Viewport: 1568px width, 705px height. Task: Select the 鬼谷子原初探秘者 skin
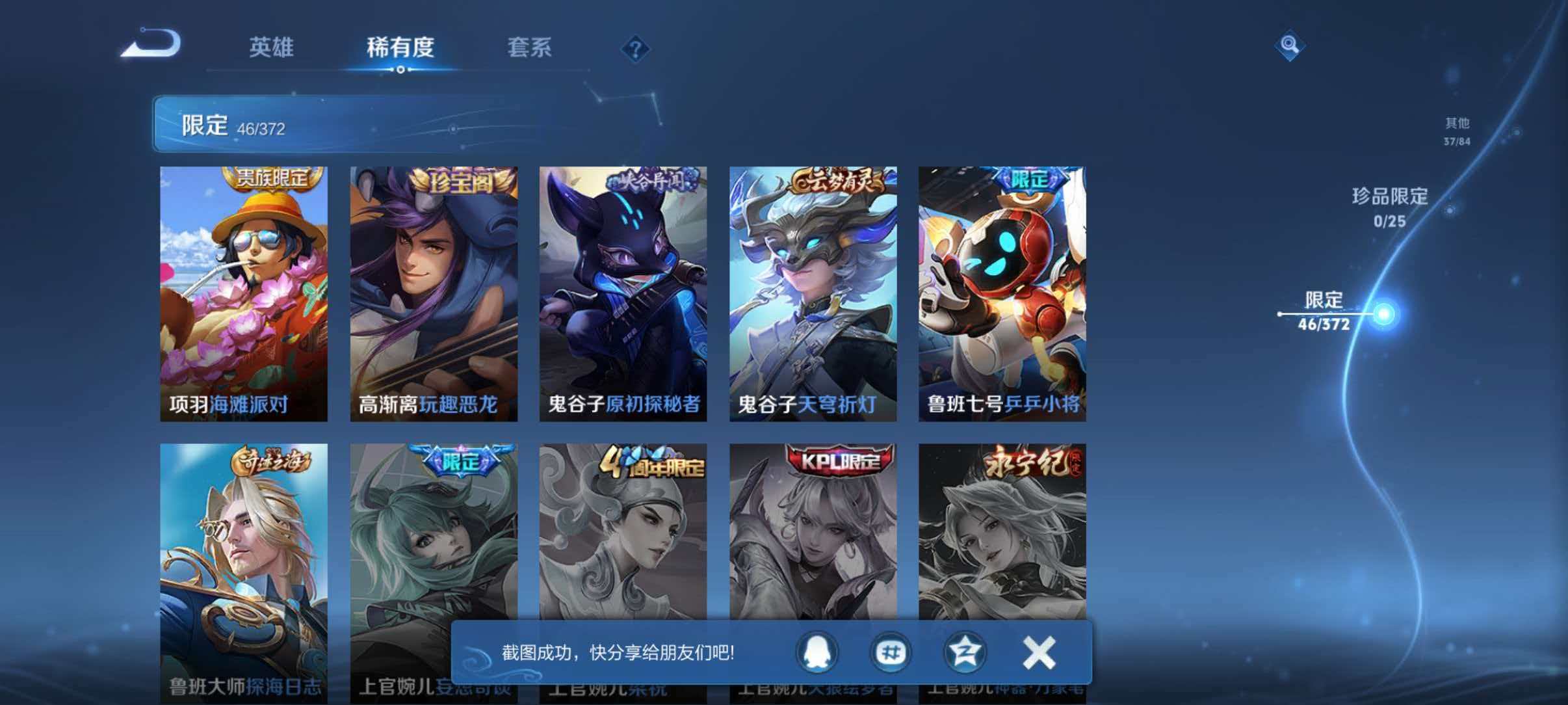623,293
